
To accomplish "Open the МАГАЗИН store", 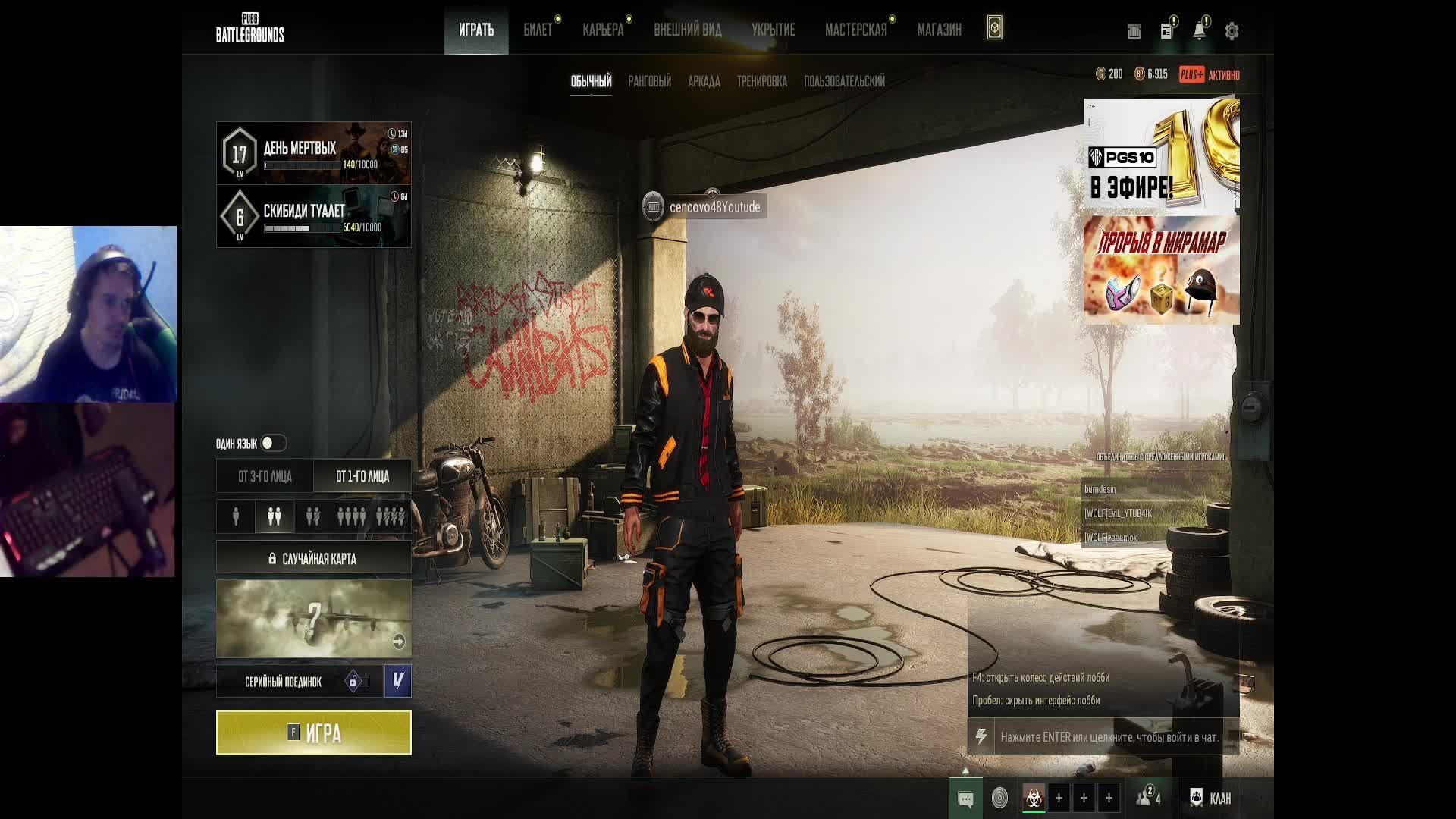I will coord(939,30).
